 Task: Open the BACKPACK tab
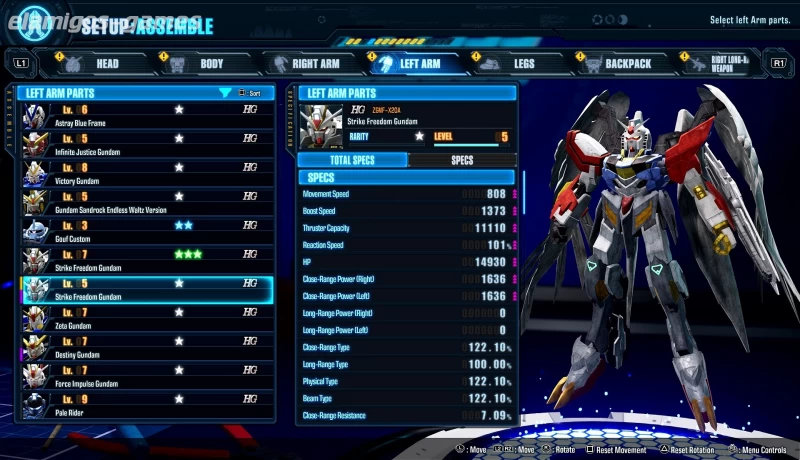tap(617, 64)
